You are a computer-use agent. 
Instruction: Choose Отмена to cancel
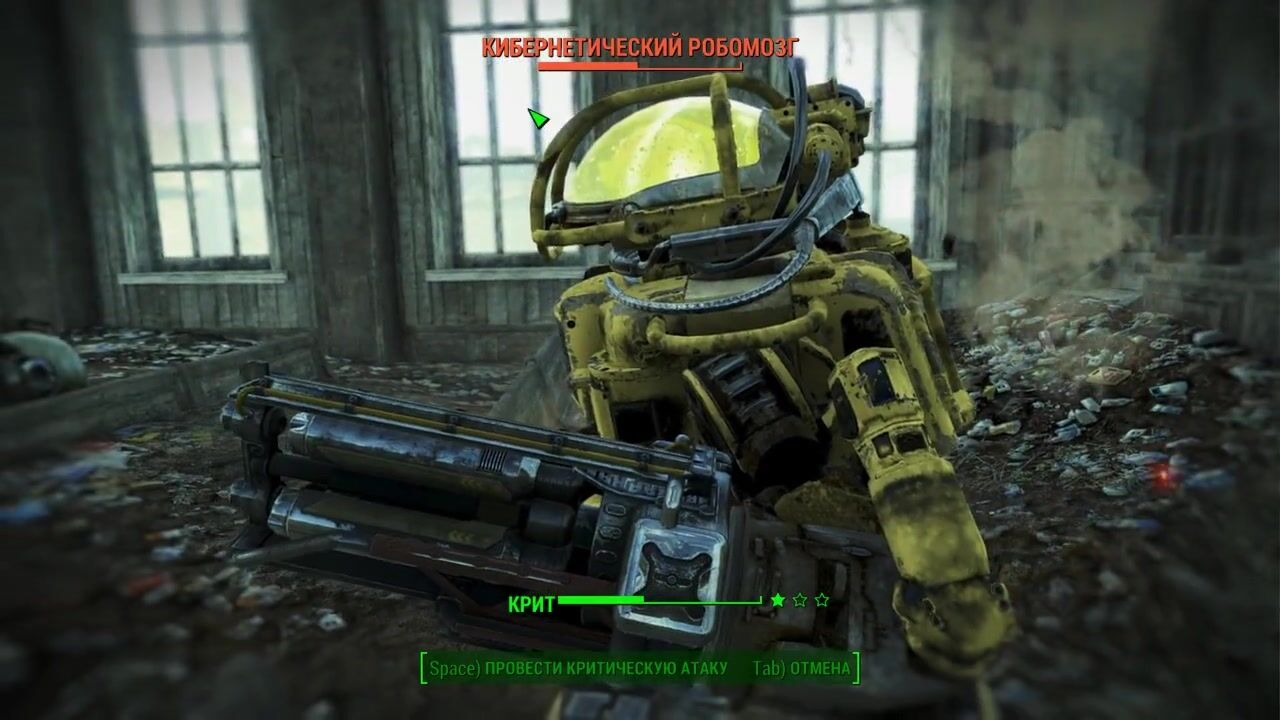click(802, 668)
